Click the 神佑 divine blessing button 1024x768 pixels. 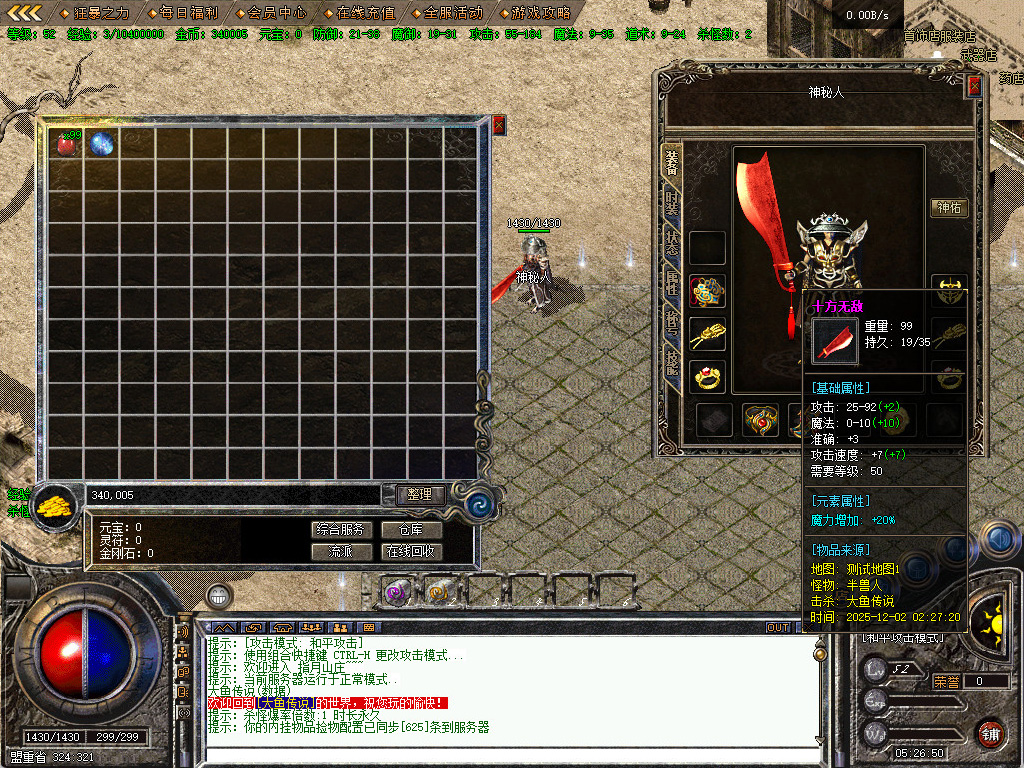coord(949,208)
